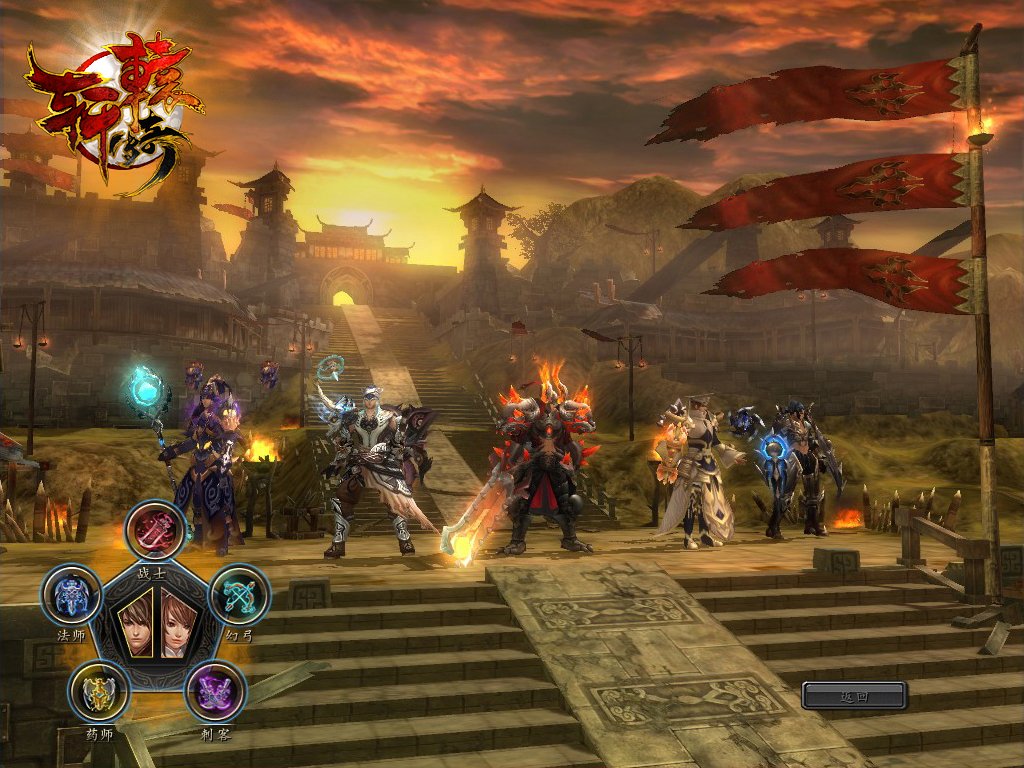
Task: Pick the 幻弓 archer class icon
Action: point(239,596)
